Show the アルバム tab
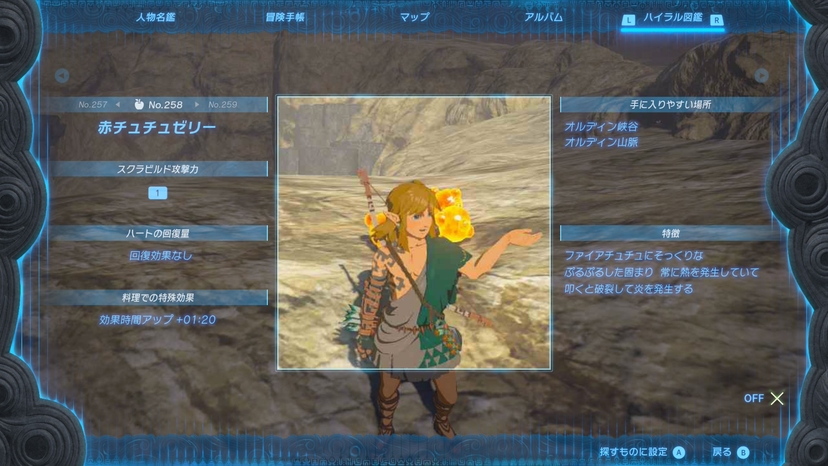Image resolution: width=828 pixels, height=466 pixels. tap(543, 17)
